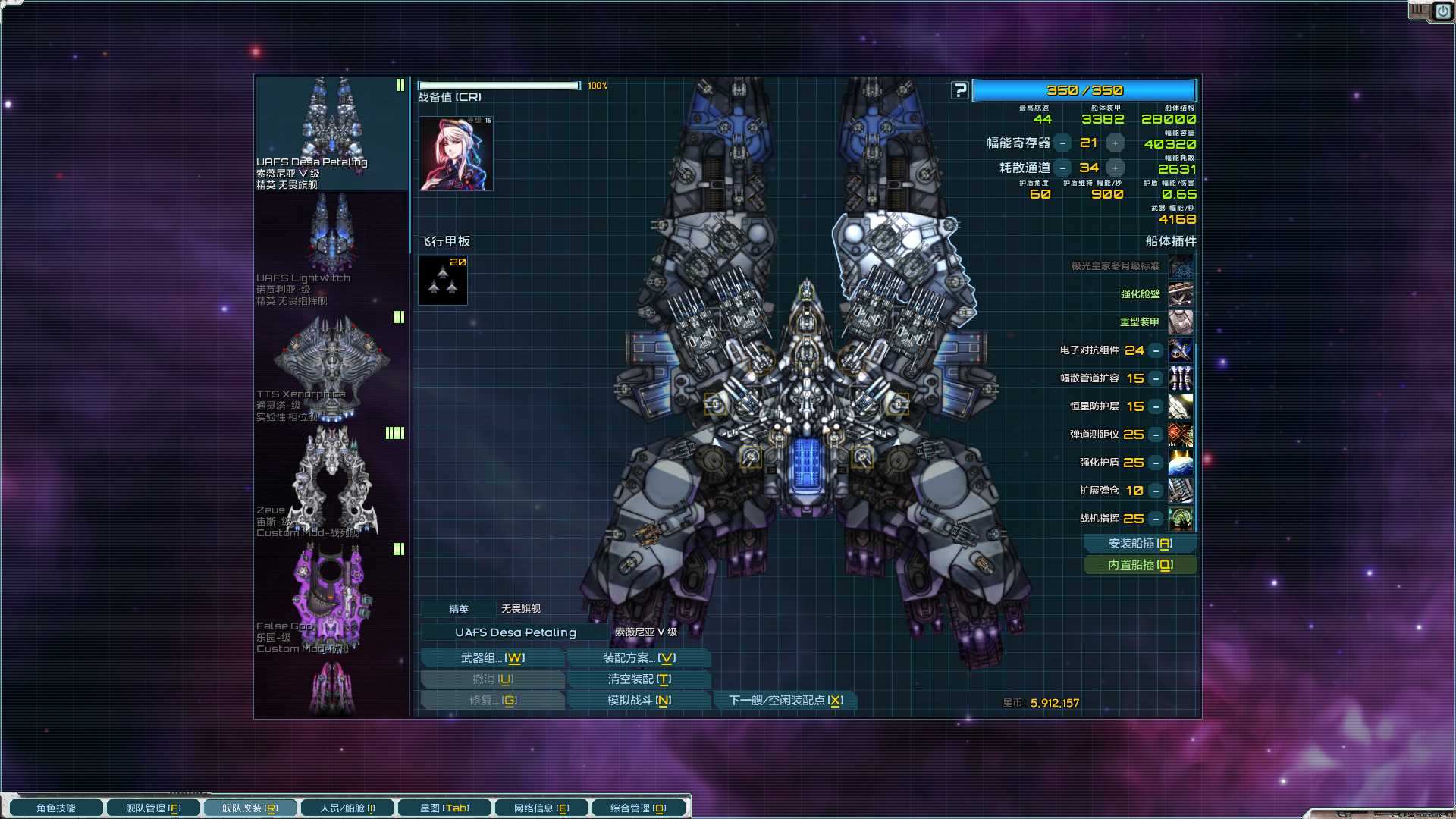Open the 武器组 weapon groups button
Screen dimensions: 1456x819
[x=492, y=658]
